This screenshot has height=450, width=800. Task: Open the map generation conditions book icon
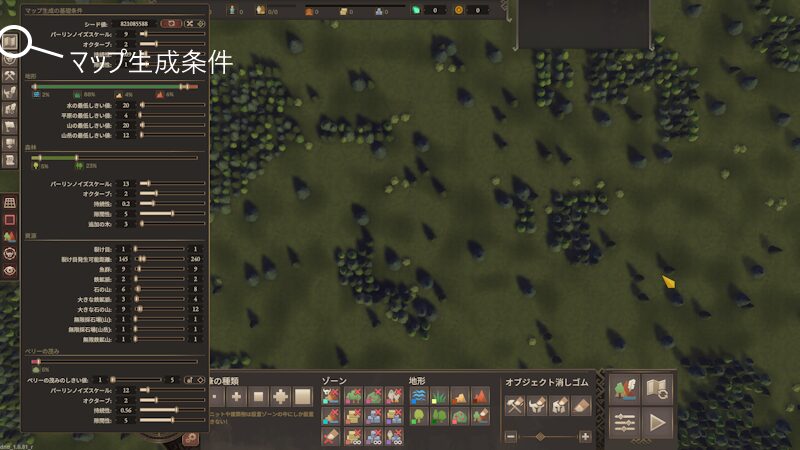[x=11, y=43]
